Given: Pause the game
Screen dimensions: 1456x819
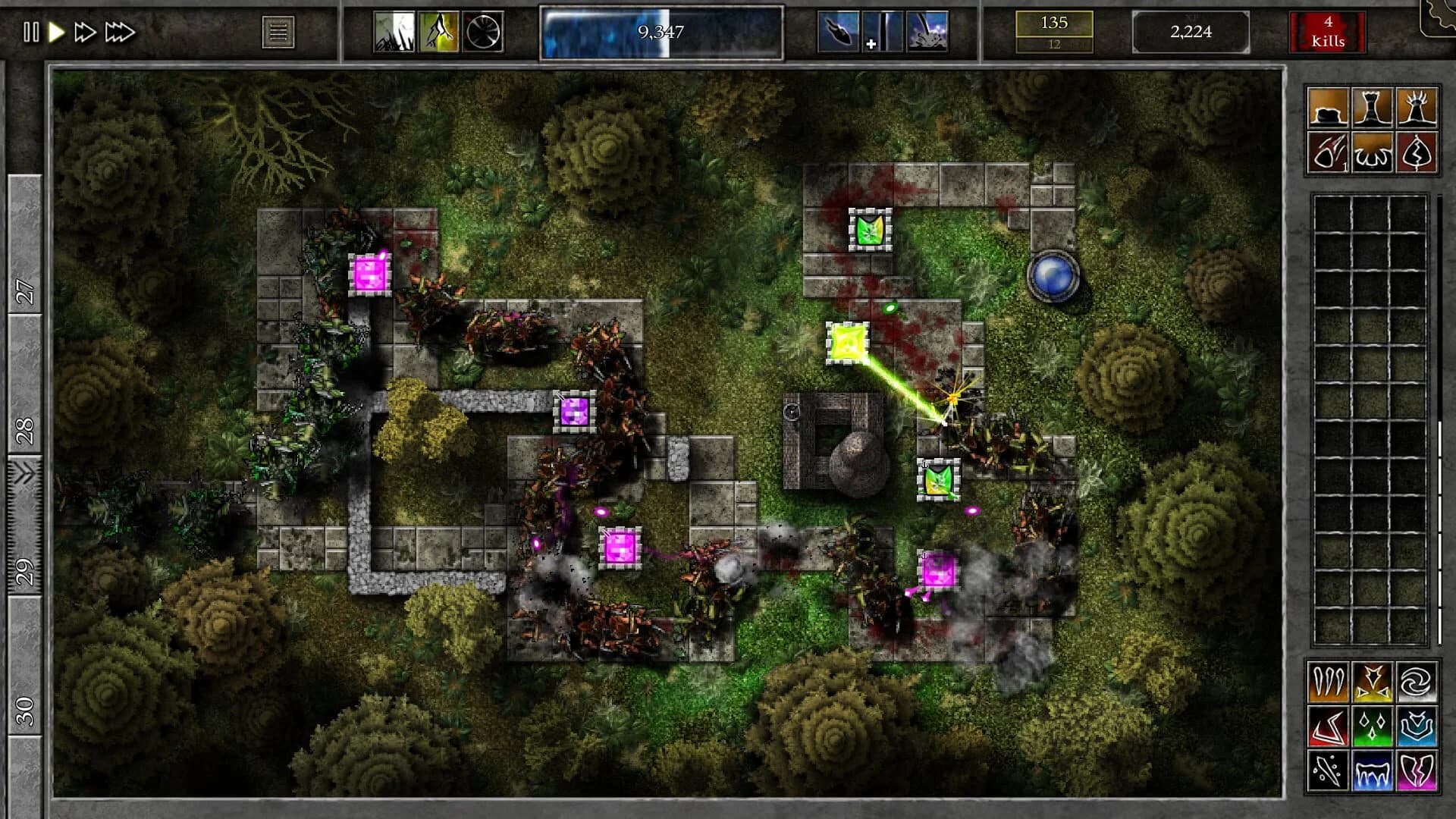Looking at the screenshot, I should 32,32.
